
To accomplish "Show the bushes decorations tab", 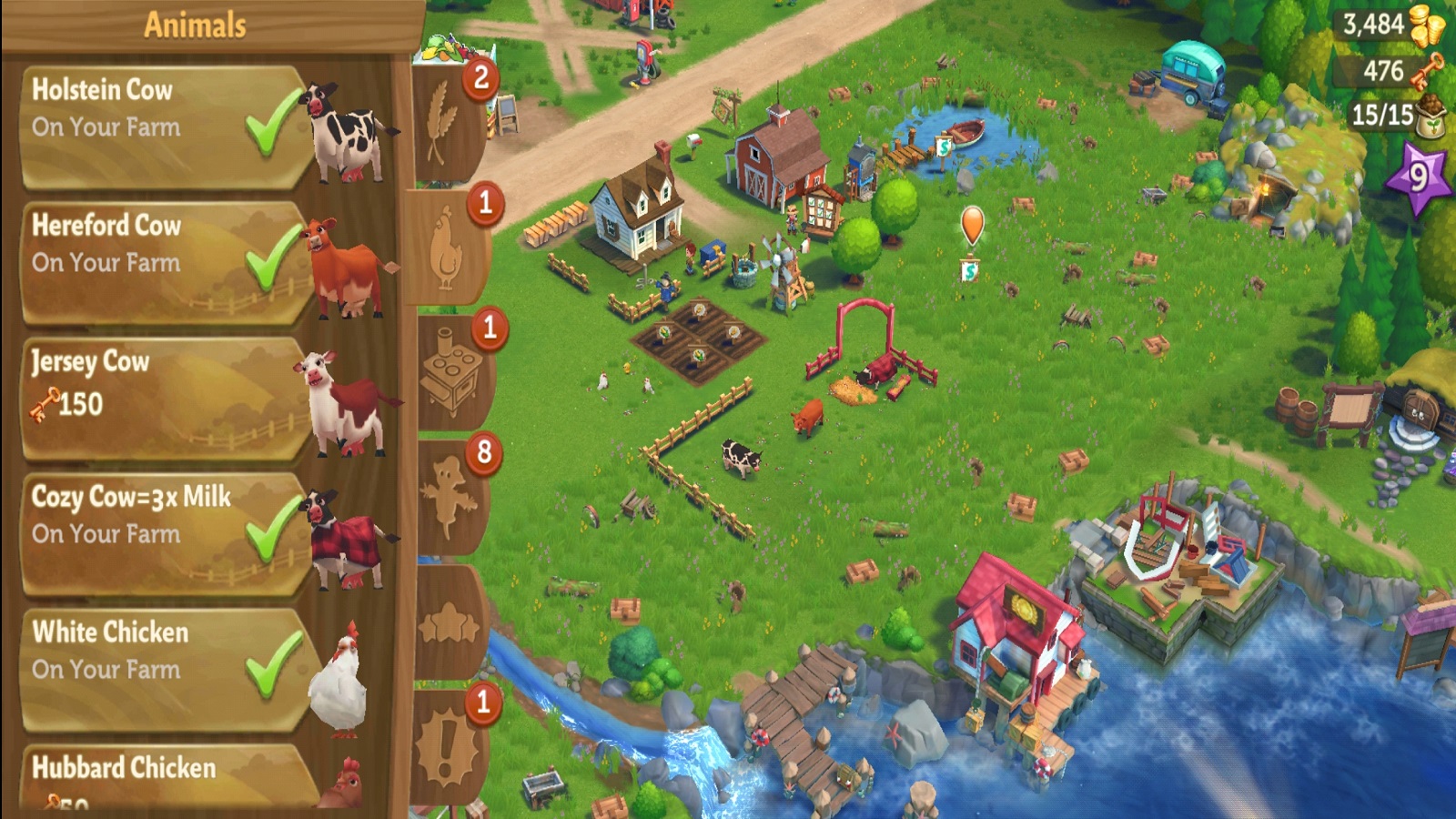I will [448, 623].
